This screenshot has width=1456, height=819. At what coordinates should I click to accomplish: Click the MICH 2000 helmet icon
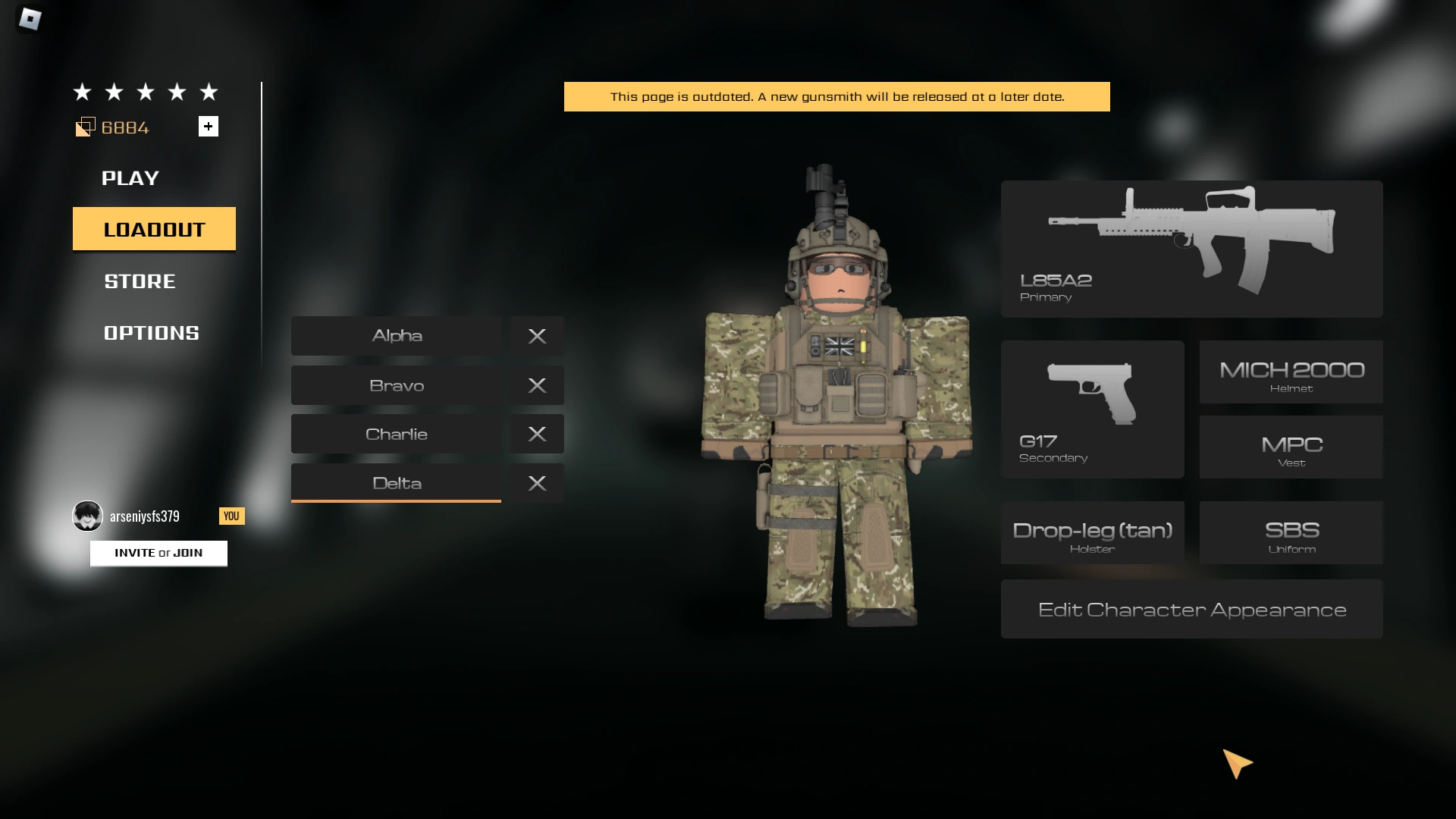tap(1290, 372)
